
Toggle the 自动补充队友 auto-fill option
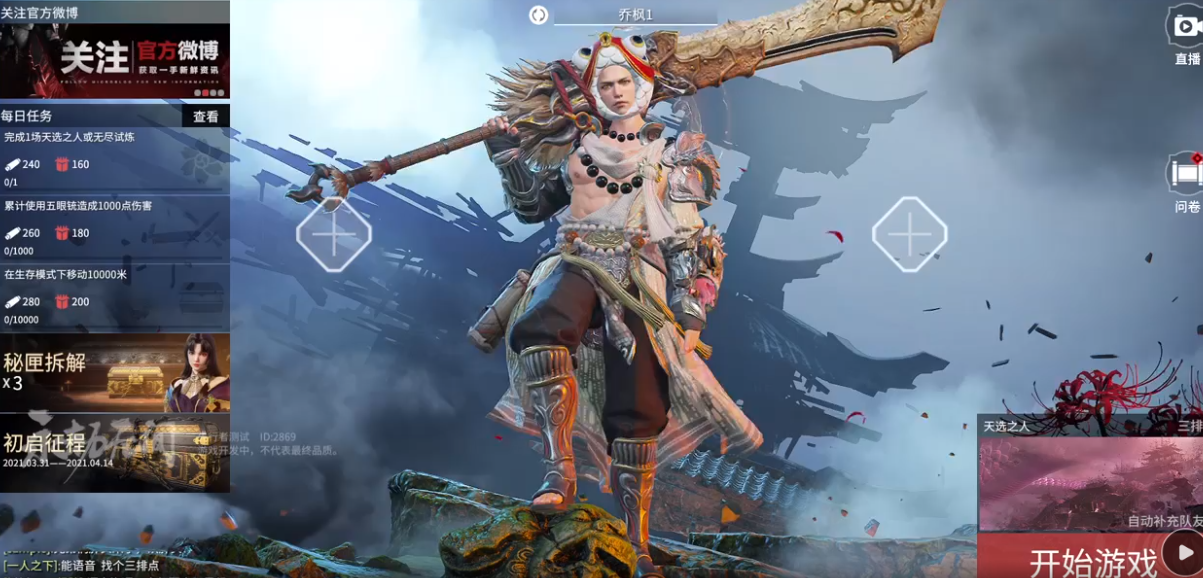coord(1163,521)
